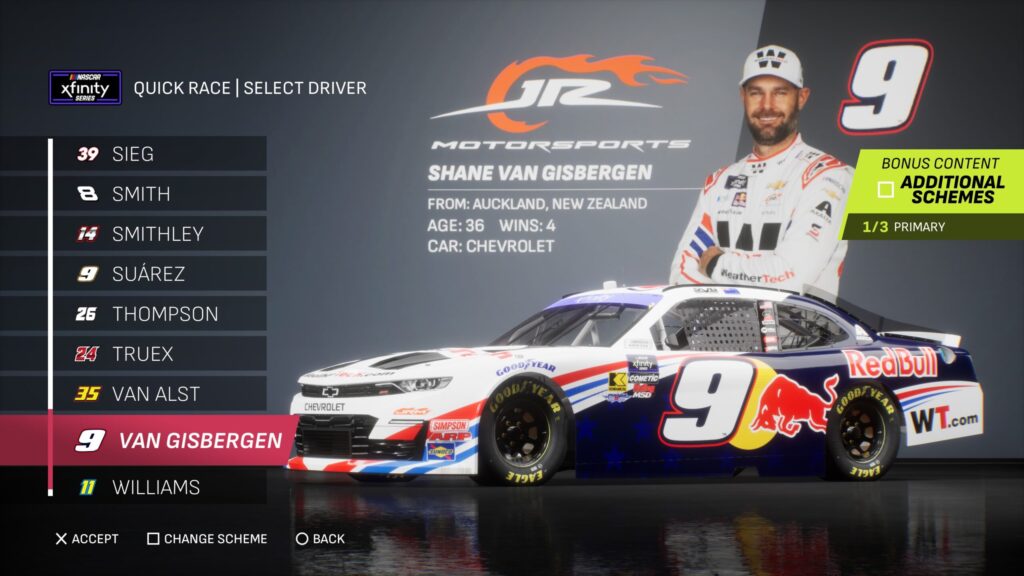Screen dimensions: 1024x576
Task: Choose Smith from the driver list
Action: pos(160,194)
